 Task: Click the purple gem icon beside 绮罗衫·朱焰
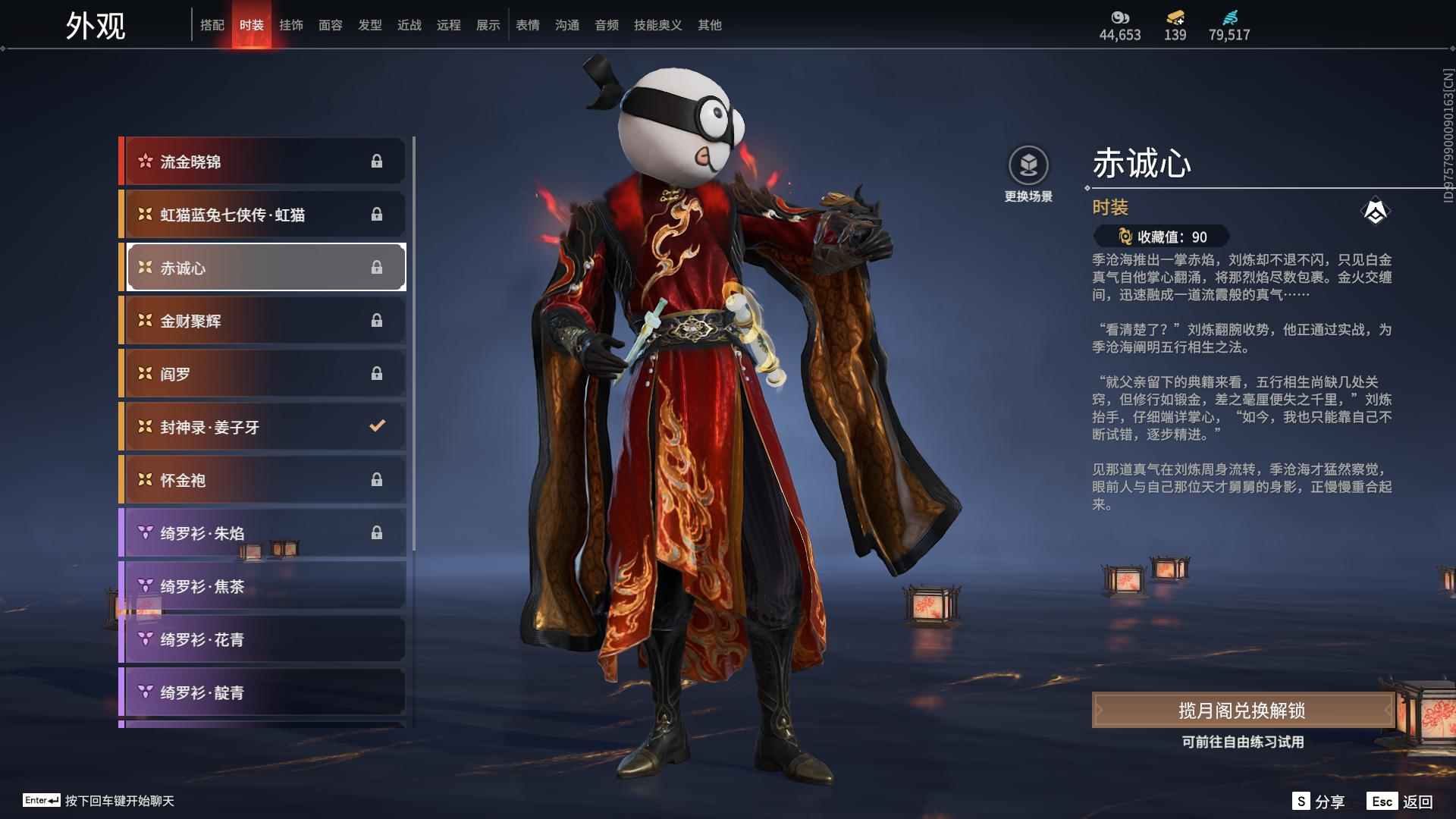click(x=144, y=532)
